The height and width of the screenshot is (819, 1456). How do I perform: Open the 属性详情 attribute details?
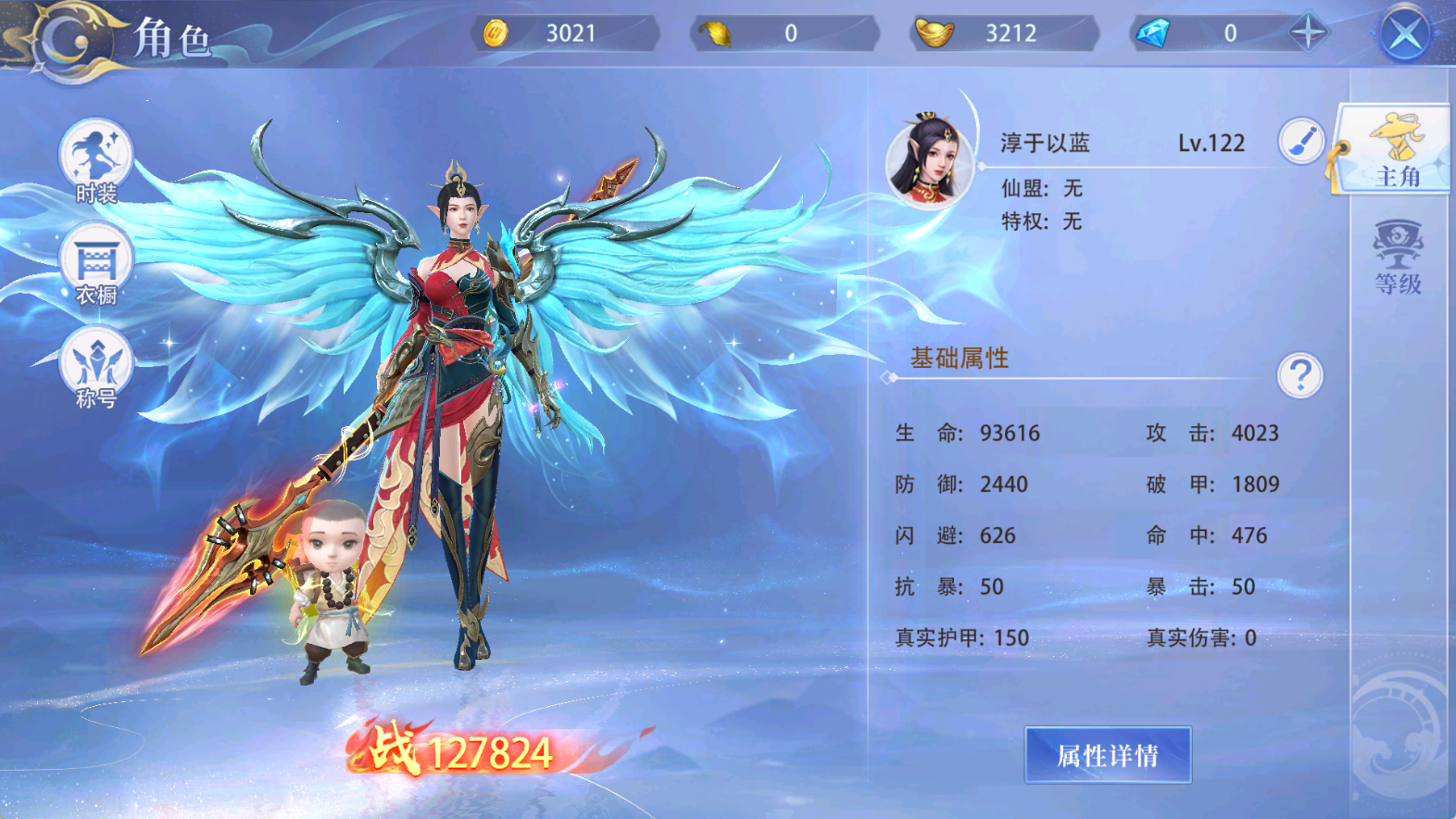click(1108, 755)
